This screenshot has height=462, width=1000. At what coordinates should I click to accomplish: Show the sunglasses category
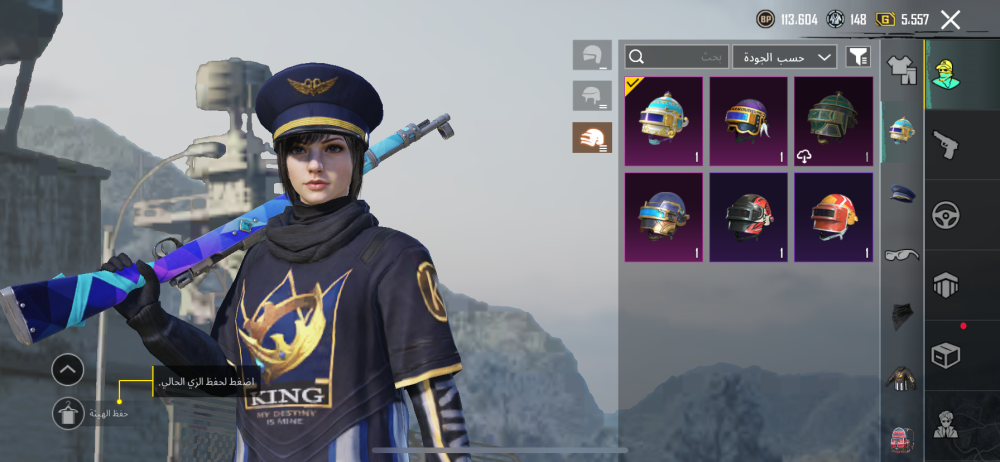pos(902,255)
